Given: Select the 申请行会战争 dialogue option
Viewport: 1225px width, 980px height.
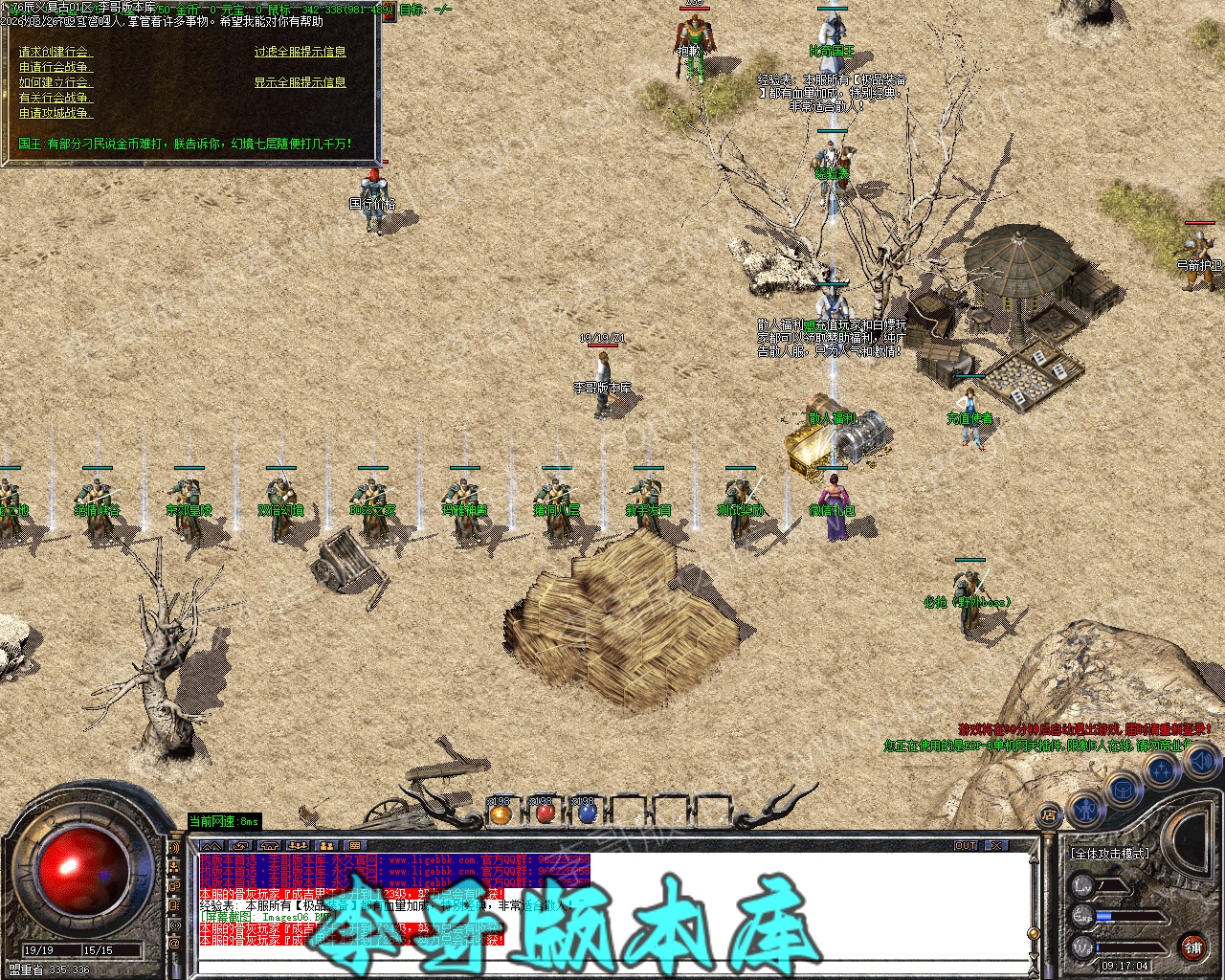Looking at the screenshot, I should [56, 67].
